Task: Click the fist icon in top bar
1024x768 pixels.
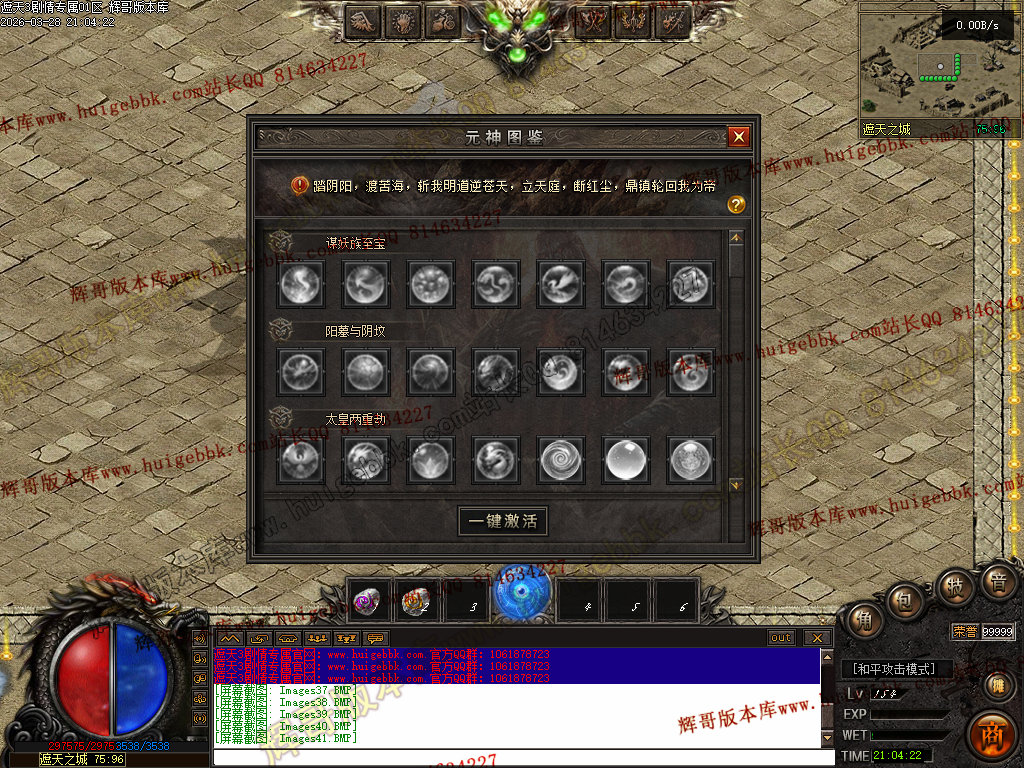Action: click(x=403, y=20)
